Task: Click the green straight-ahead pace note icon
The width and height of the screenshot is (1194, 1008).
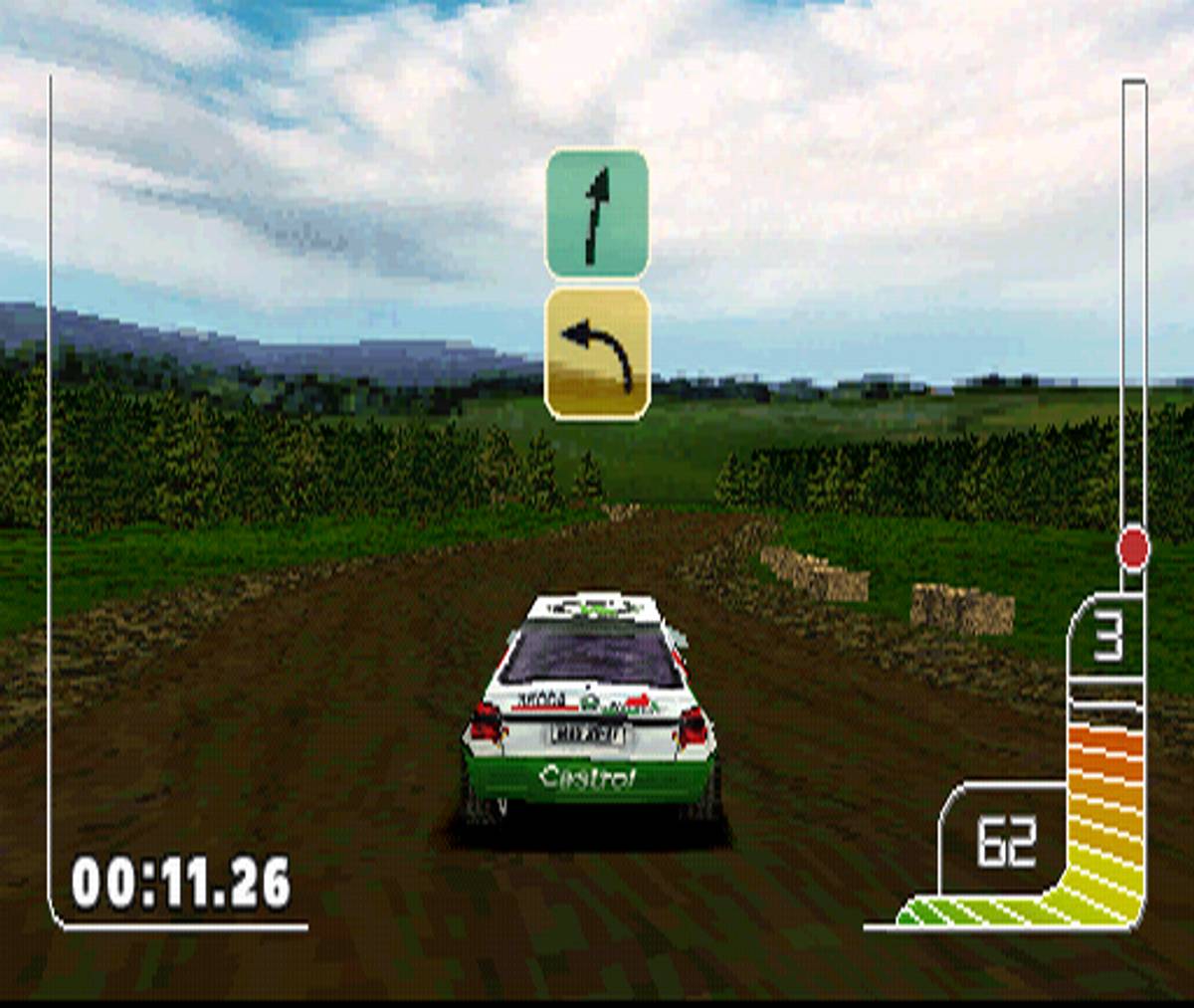Action: [x=597, y=214]
